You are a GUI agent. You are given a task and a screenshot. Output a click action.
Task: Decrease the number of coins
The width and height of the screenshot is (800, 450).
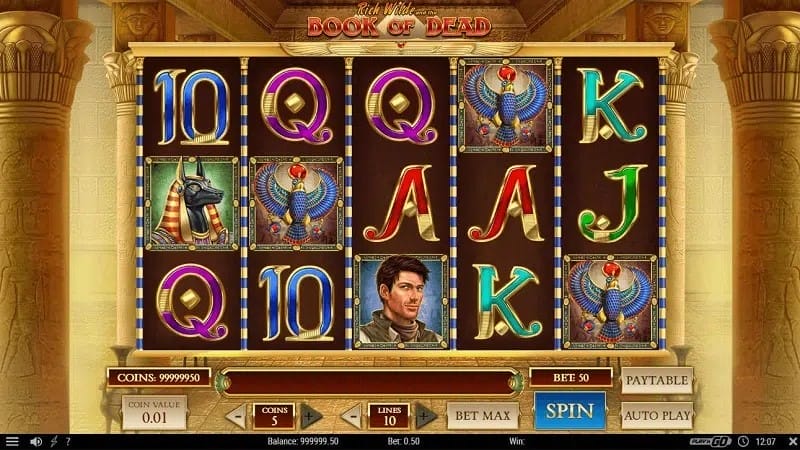click(235, 415)
